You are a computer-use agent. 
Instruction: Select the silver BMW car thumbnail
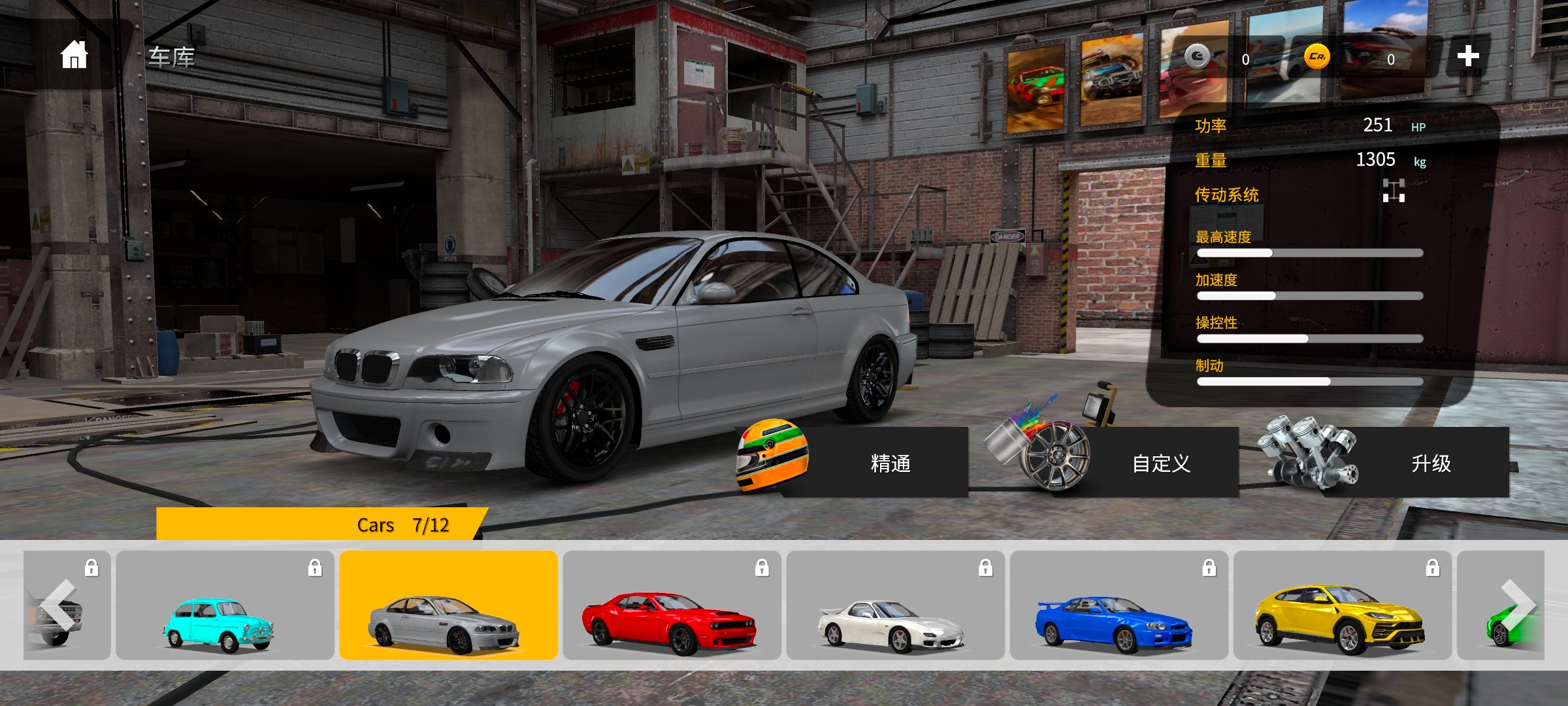[x=448, y=605]
